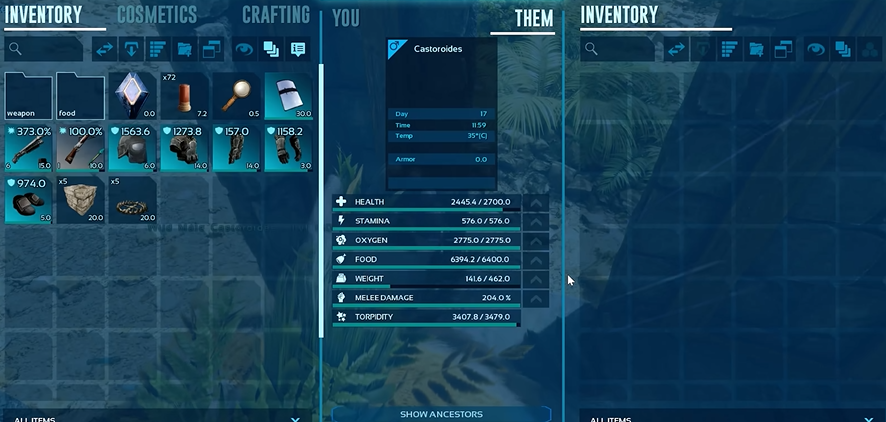
Task: Select the helmet with 1563.6 armor
Action: point(133,149)
